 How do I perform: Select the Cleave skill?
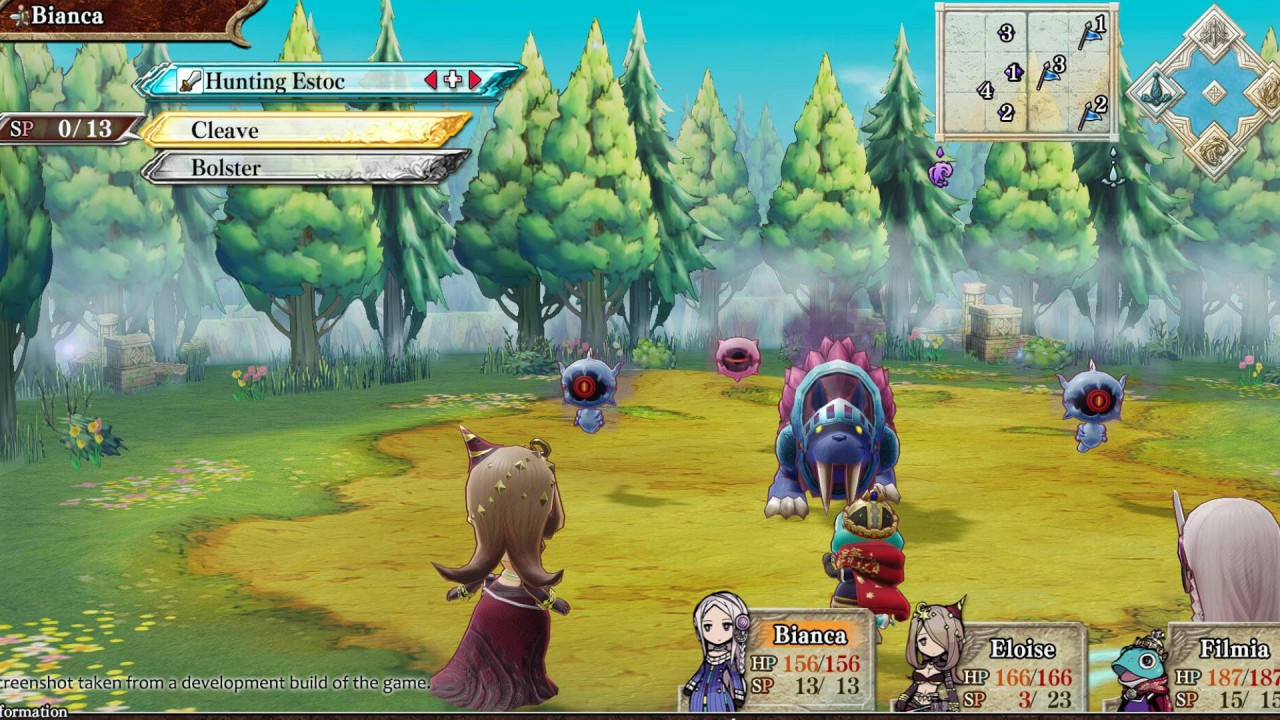[305, 130]
